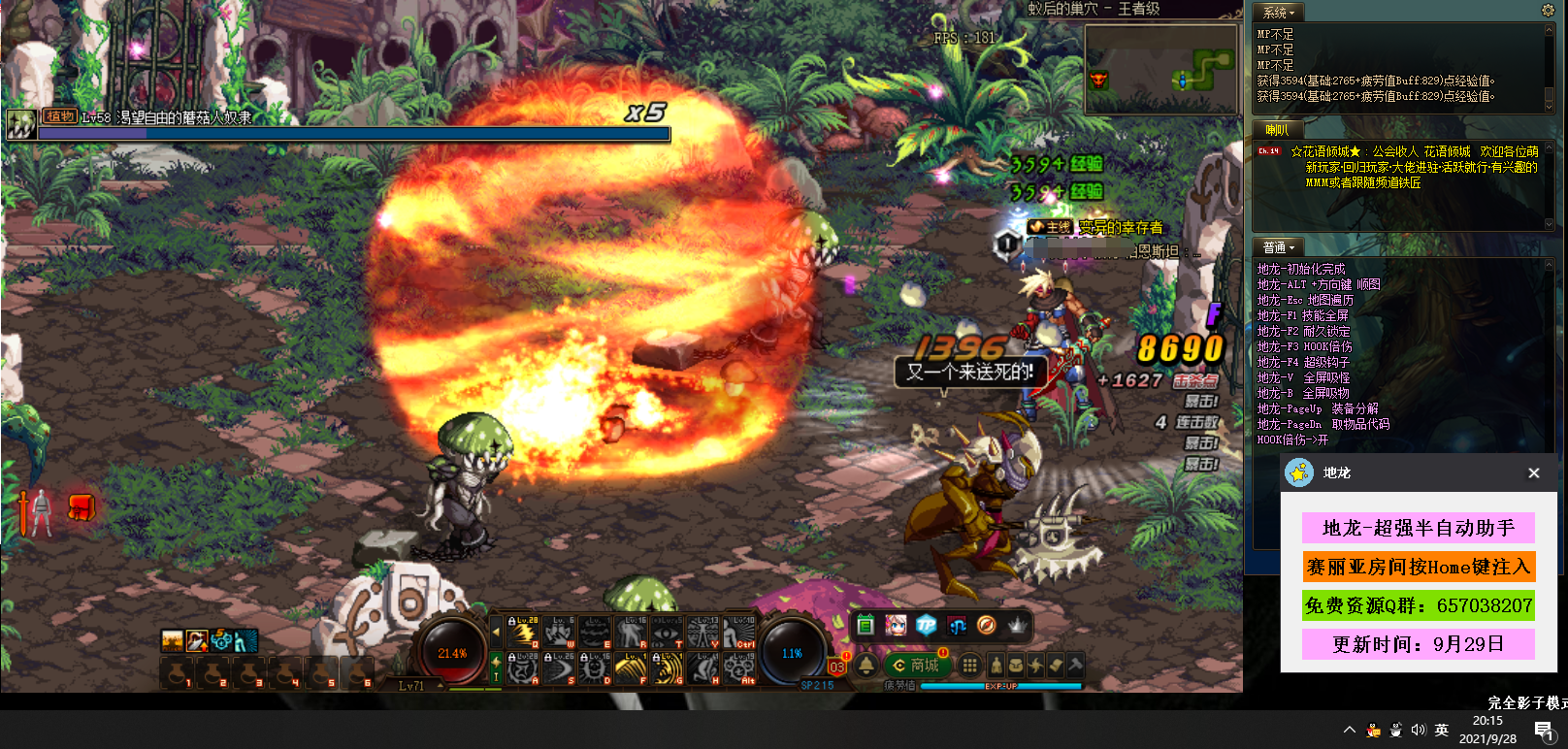
Task: Select the 喇叭 megaphone chat tab
Action: click(1277, 130)
